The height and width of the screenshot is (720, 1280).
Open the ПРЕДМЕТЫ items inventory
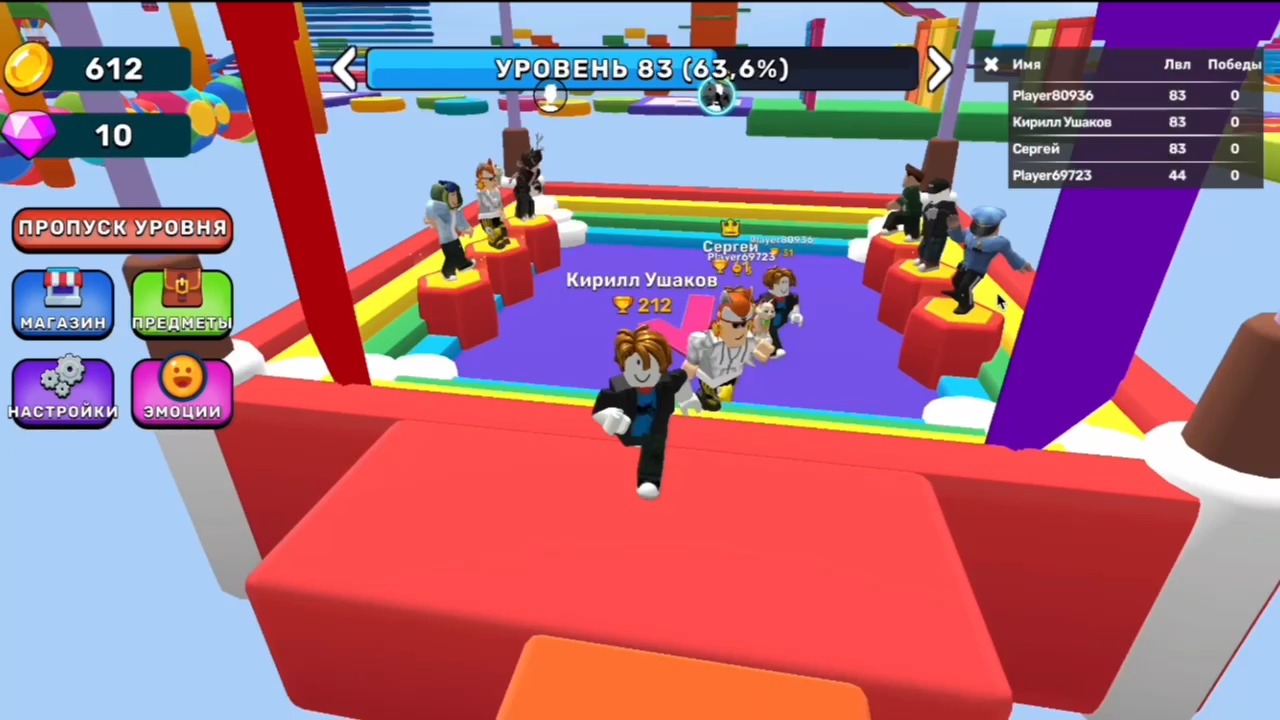click(181, 303)
